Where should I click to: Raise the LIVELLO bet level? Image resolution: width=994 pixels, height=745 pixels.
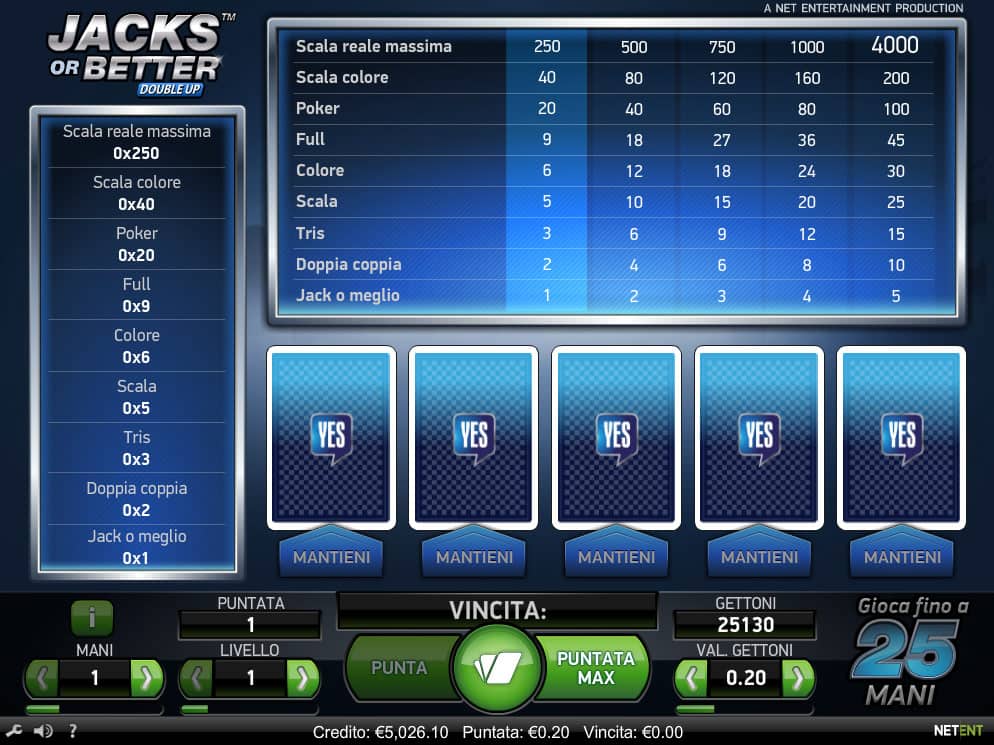click(x=302, y=678)
